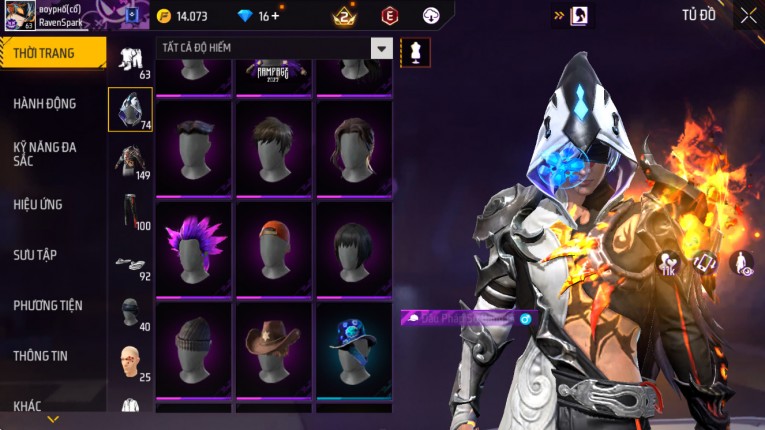765x430 pixels.
Task: Add diamonds with the plus button
Action: point(275,16)
